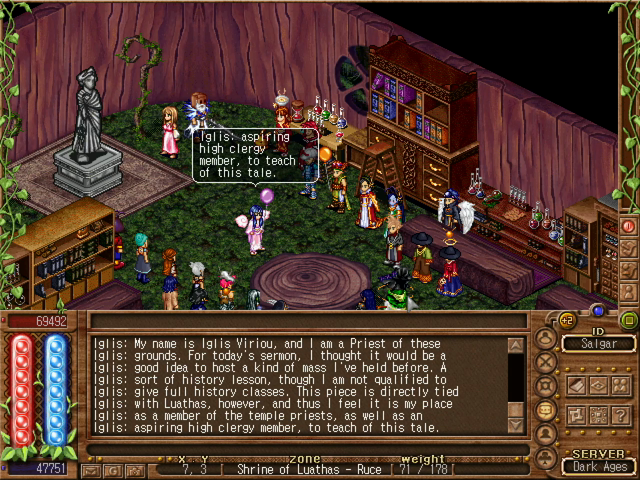Open the character profile round button
This screenshot has height=480, width=640.
[x=546, y=337]
